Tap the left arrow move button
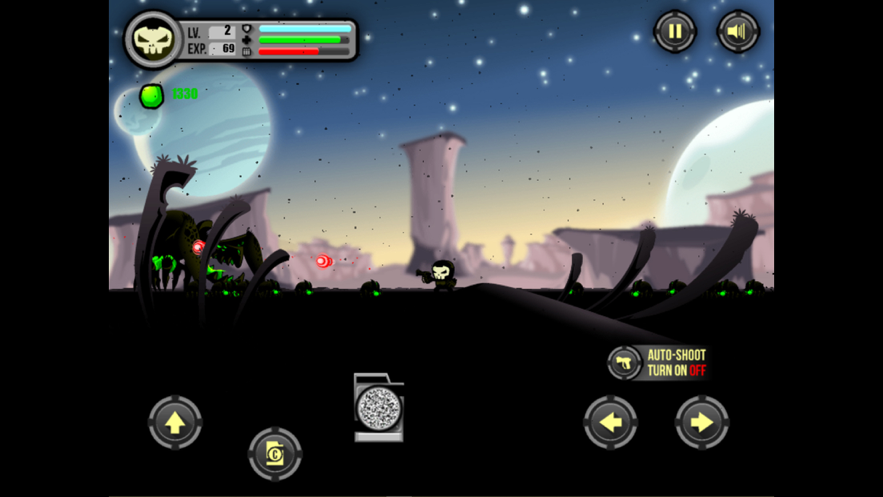Screen dimensions: 883x497 coord(610,422)
